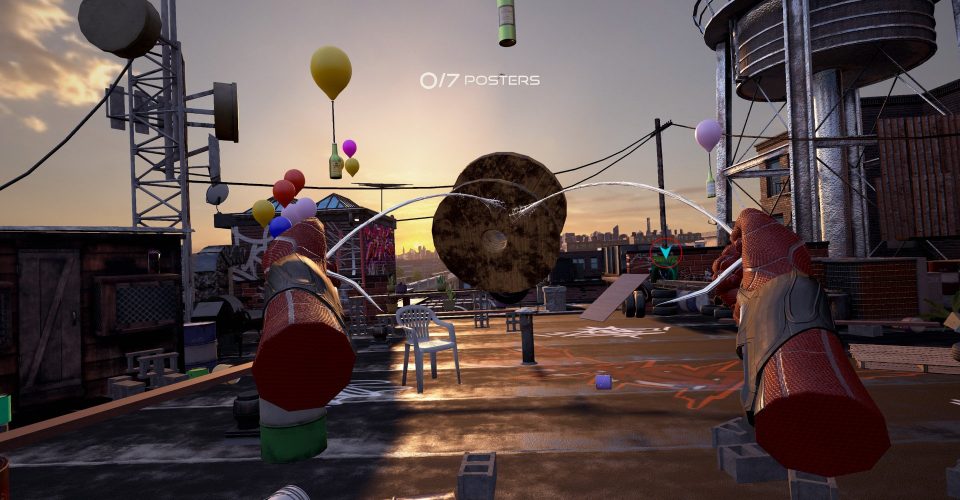The height and width of the screenshot is (500, 960).
Task: Select the cyan arrow objective marker
Action: tap(664, 254)
